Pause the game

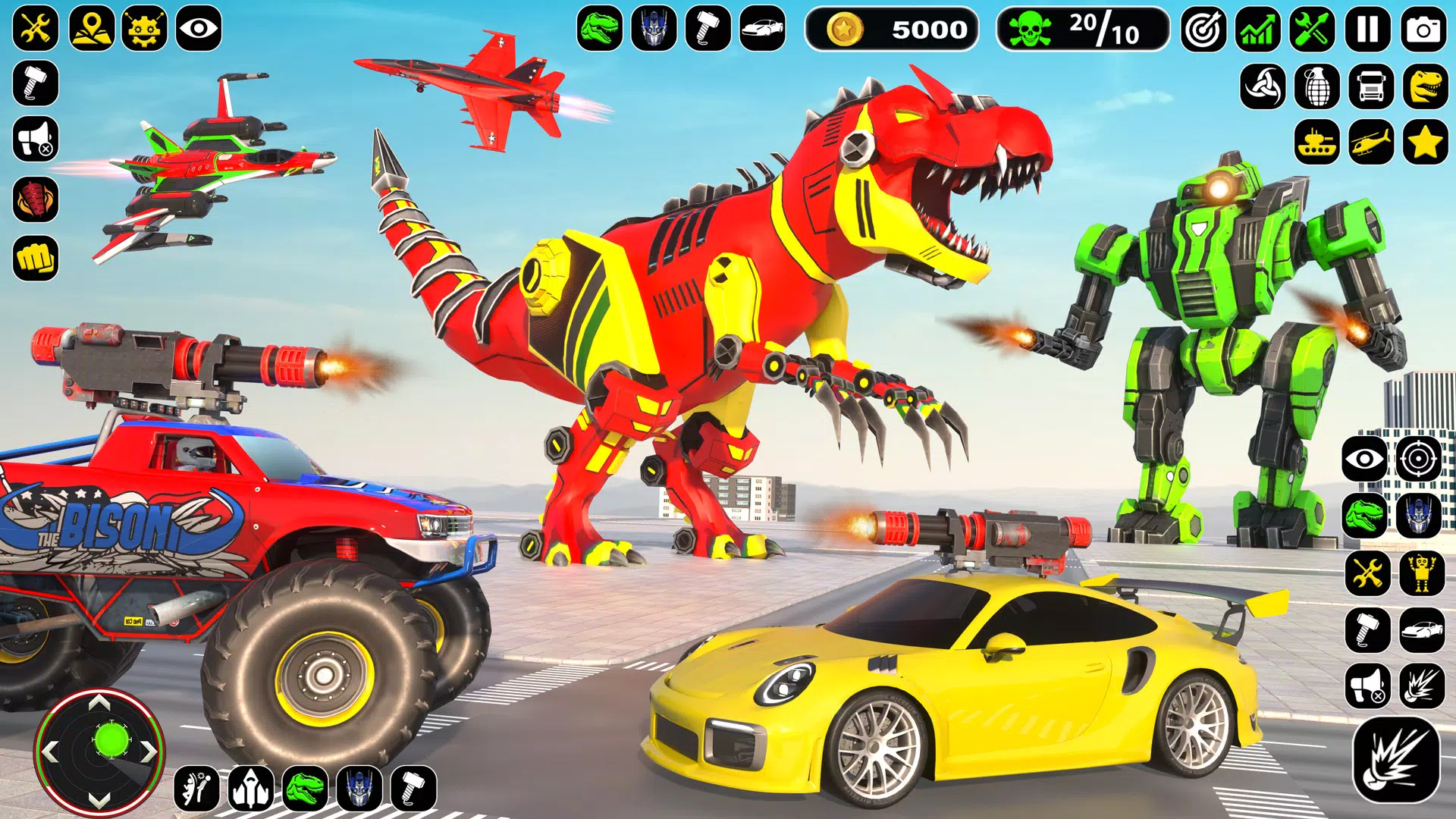(1368, 30)
